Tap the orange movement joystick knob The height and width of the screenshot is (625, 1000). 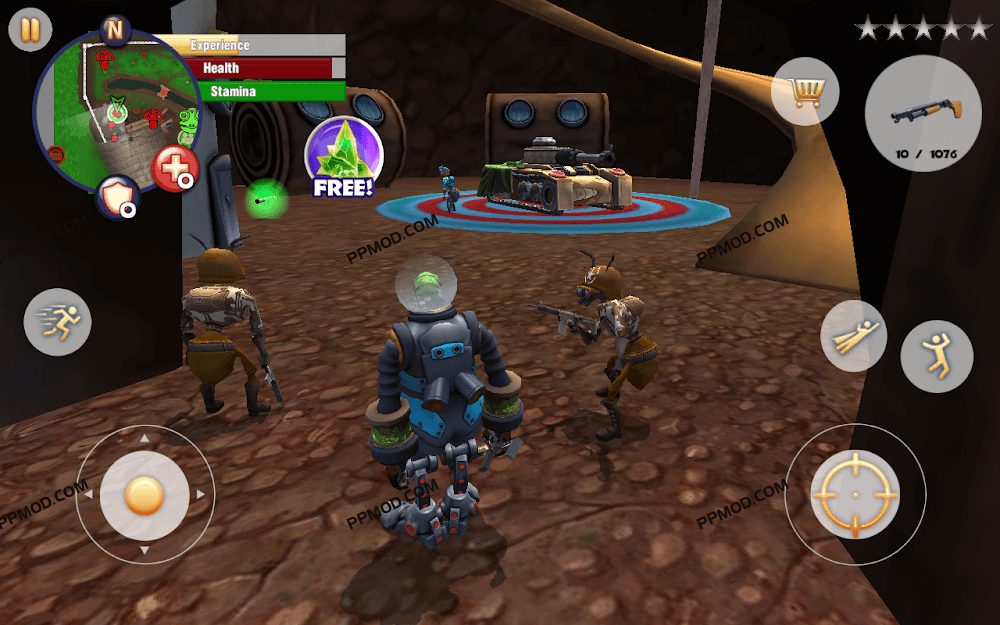coord(145,494)
